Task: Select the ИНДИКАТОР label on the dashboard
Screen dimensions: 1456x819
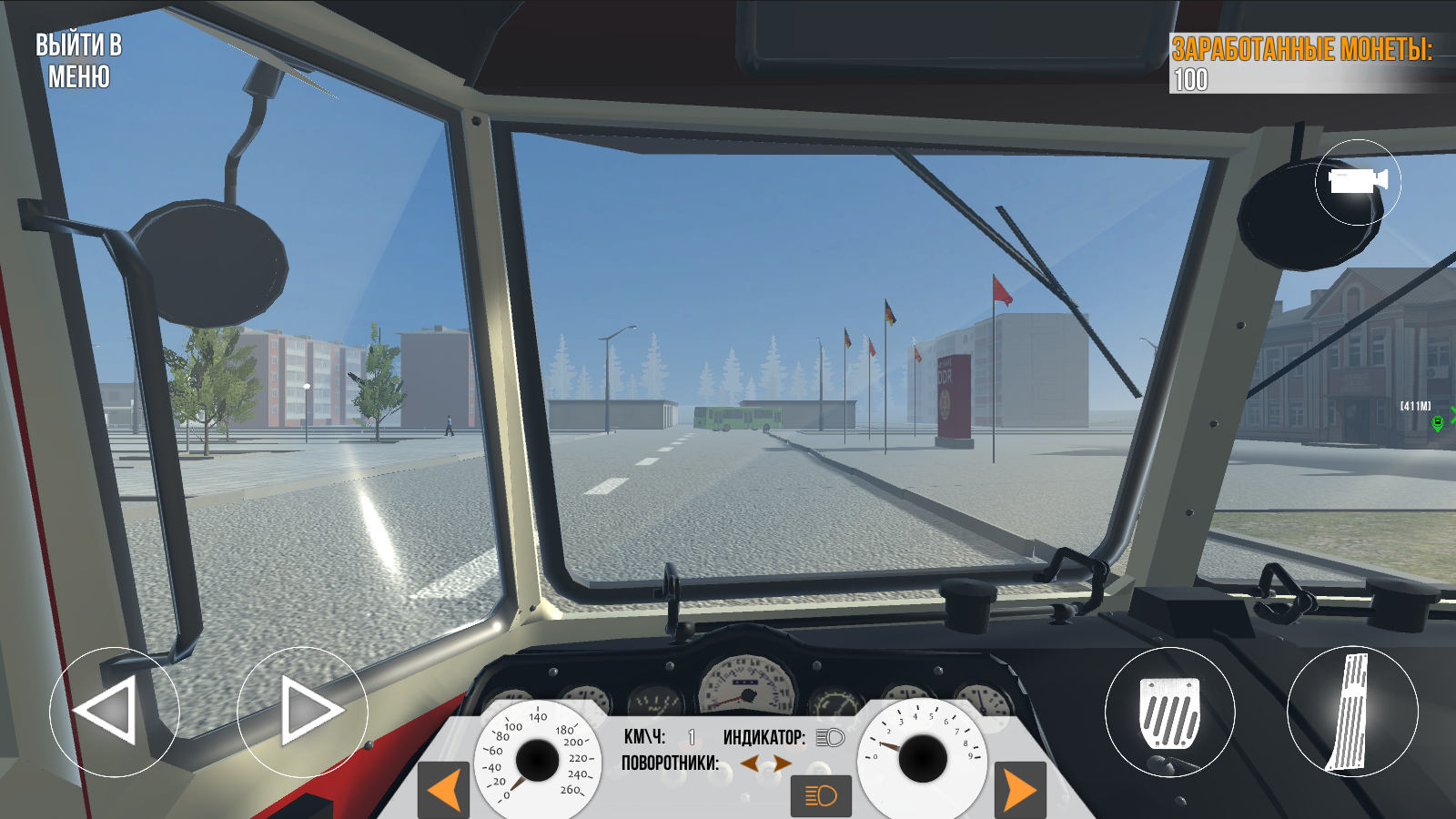Action: [x=764, y=739]
